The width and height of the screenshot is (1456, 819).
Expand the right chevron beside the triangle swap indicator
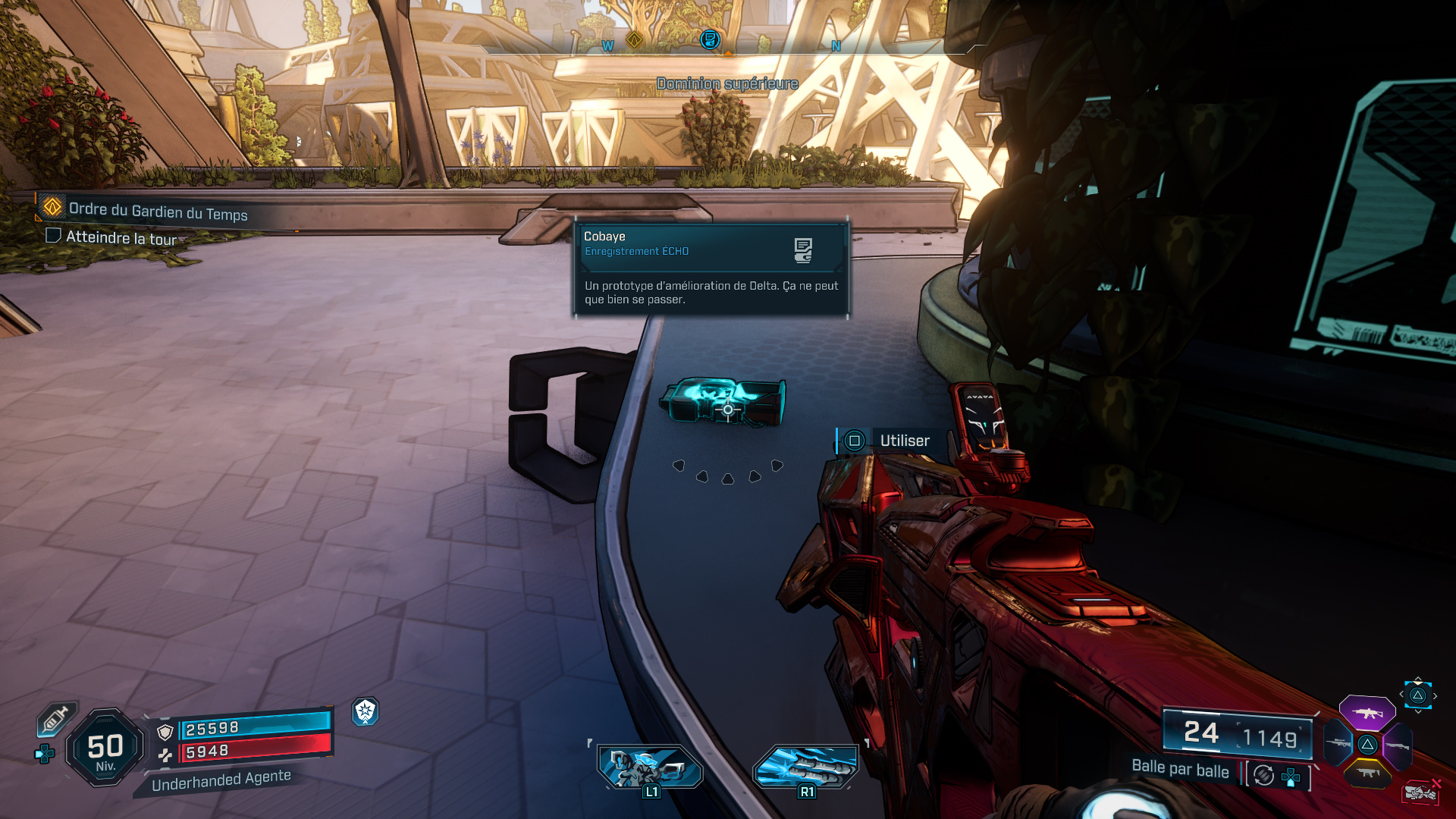point(1435,695)
